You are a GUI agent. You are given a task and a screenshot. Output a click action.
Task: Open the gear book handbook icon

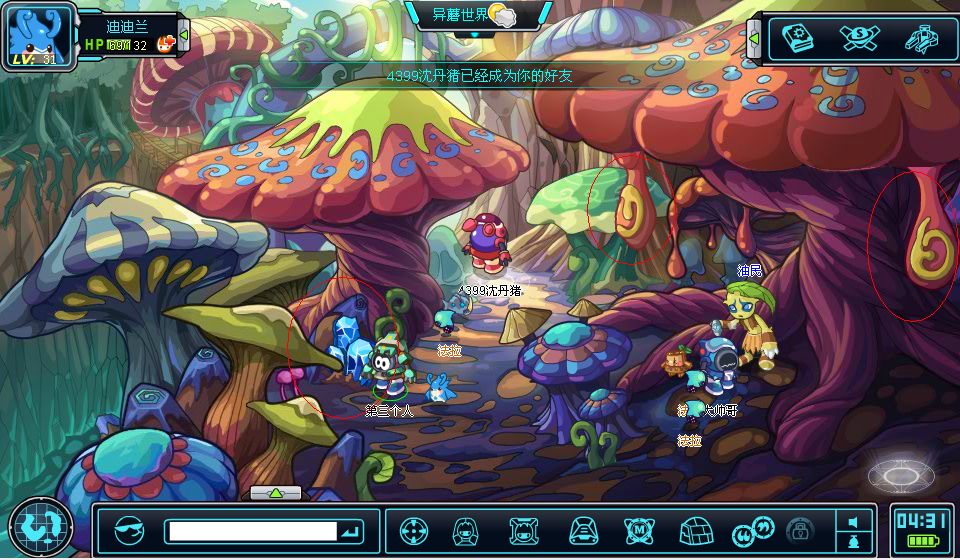click(799, 38)
